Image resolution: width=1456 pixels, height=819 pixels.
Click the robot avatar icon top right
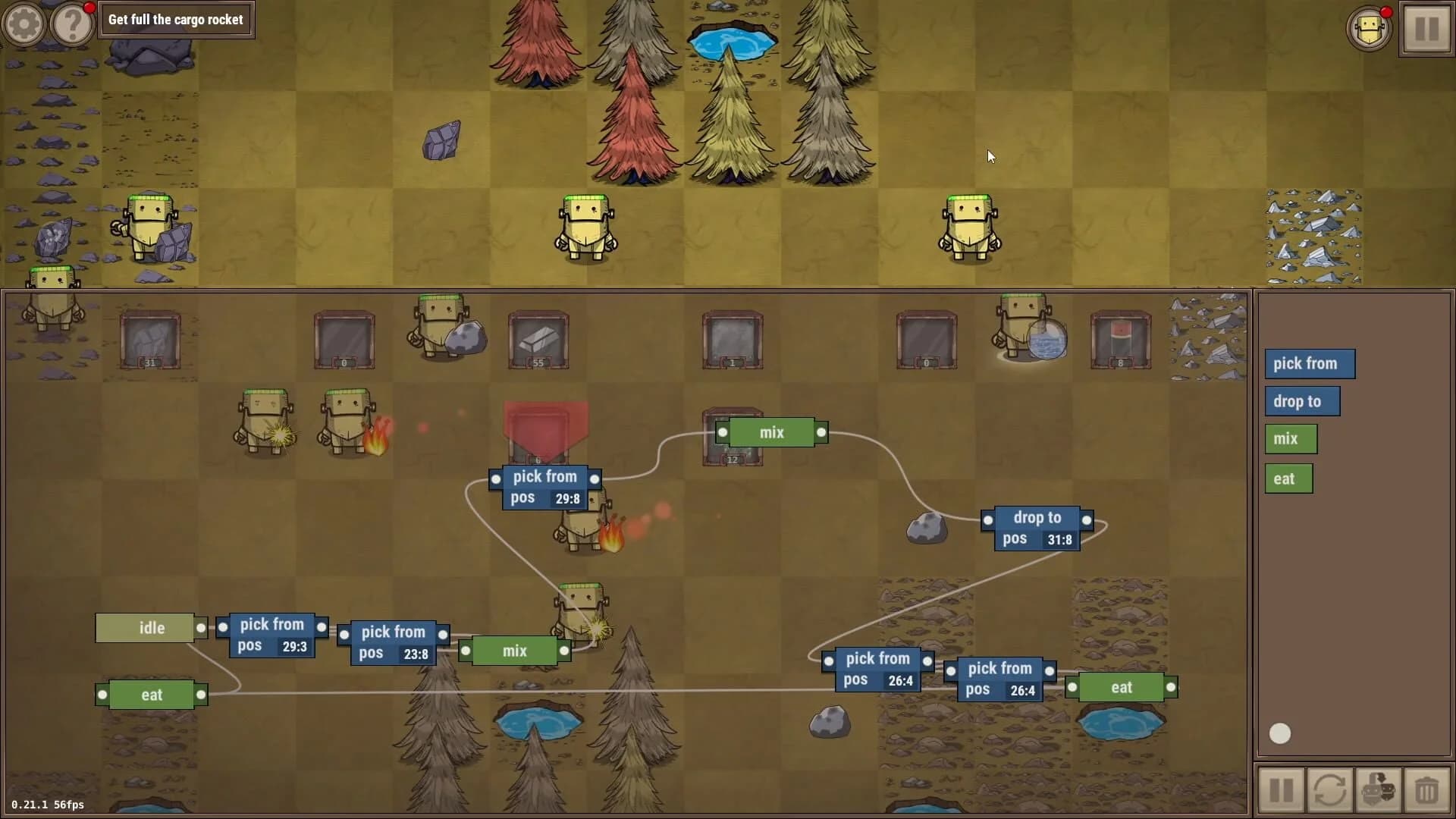[1370, 29]
